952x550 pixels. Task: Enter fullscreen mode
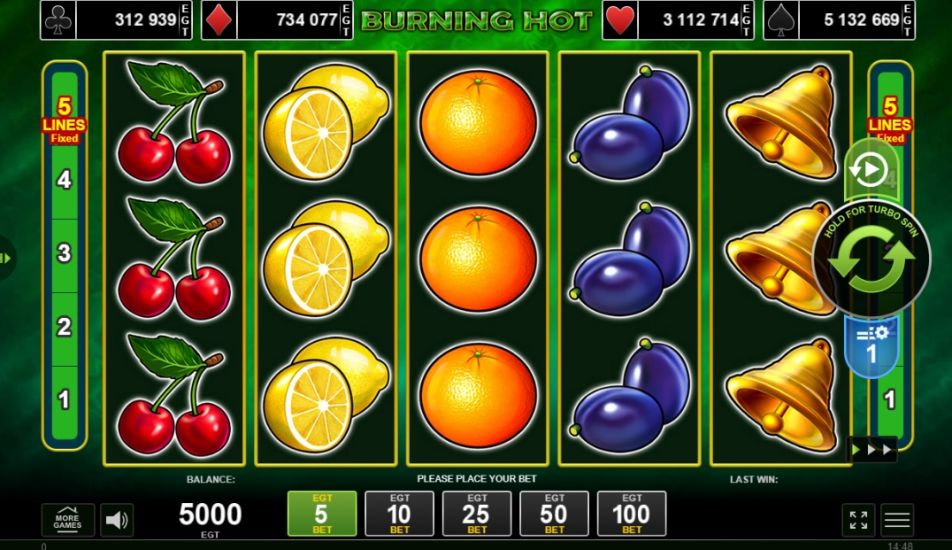858,519
